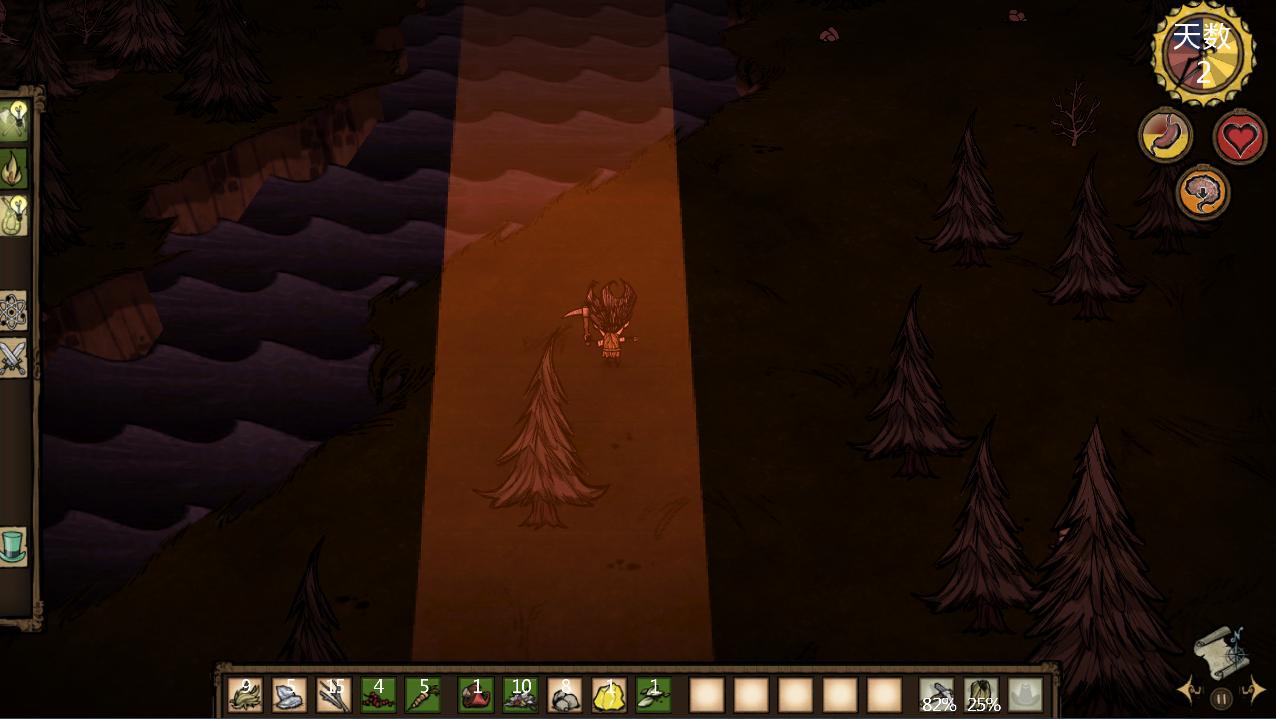Viewport: 1276px width, 719px height.
Task: Open the map scroll
Action: click(1222, 652)
